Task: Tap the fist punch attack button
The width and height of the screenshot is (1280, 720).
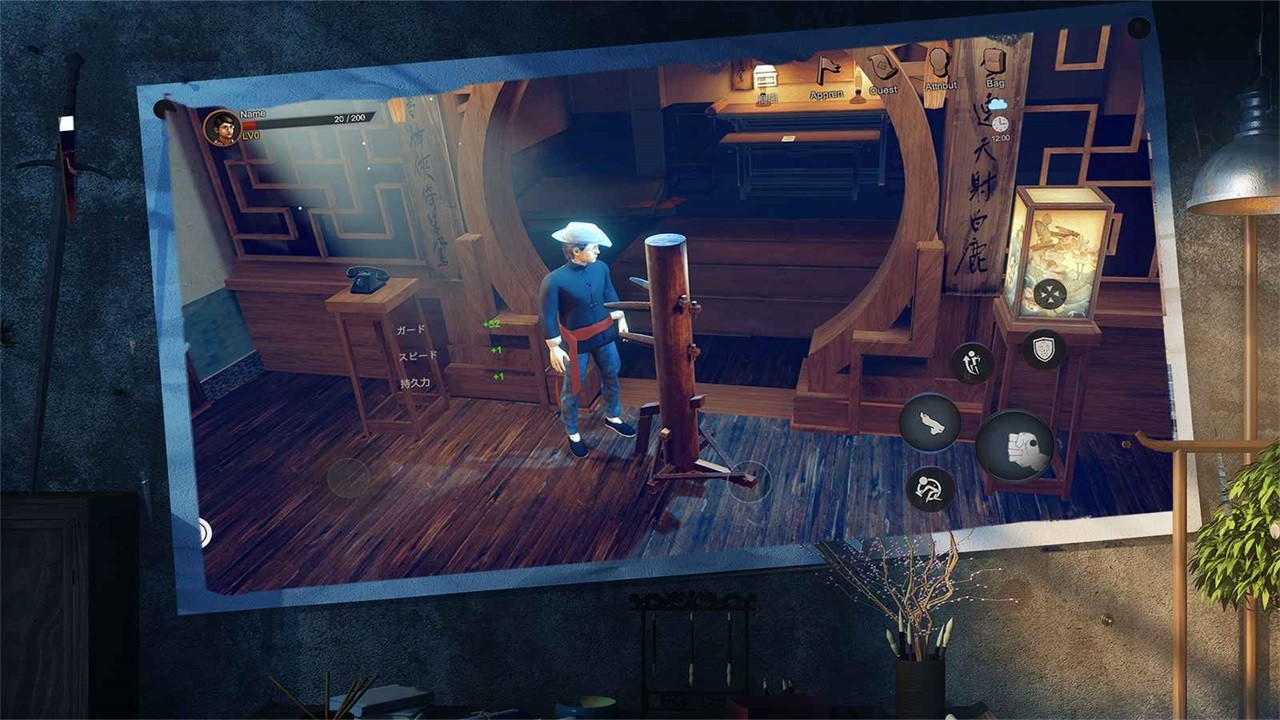Action: (1015, 446)
